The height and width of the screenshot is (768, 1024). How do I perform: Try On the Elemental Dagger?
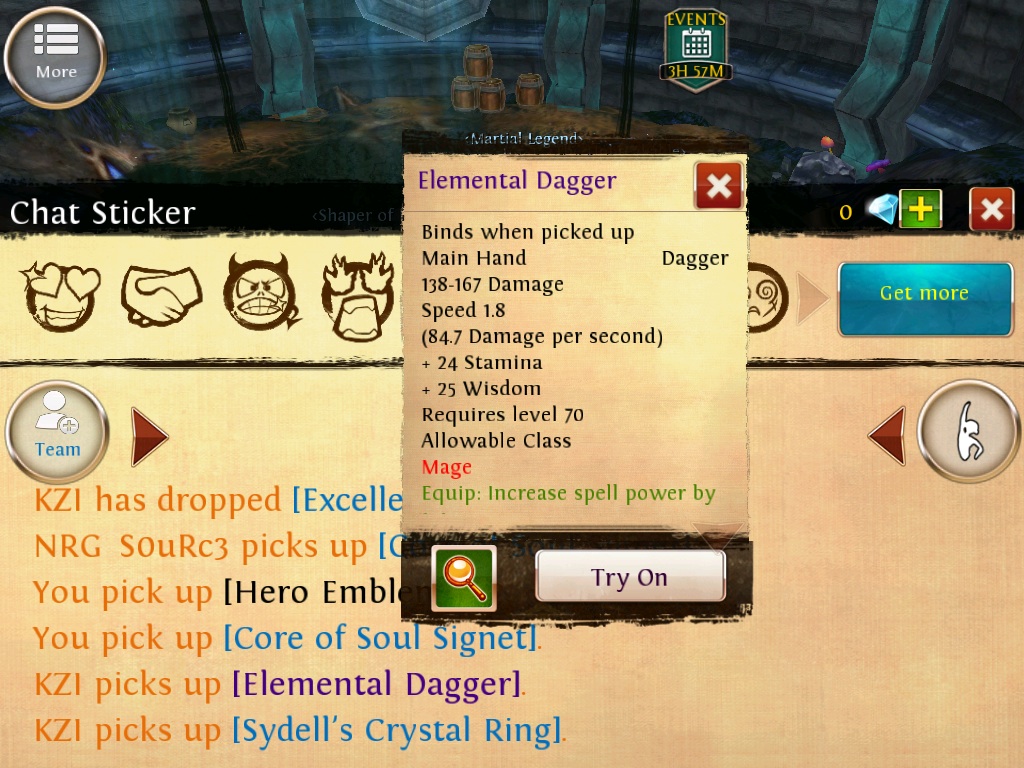pos(629,577)
